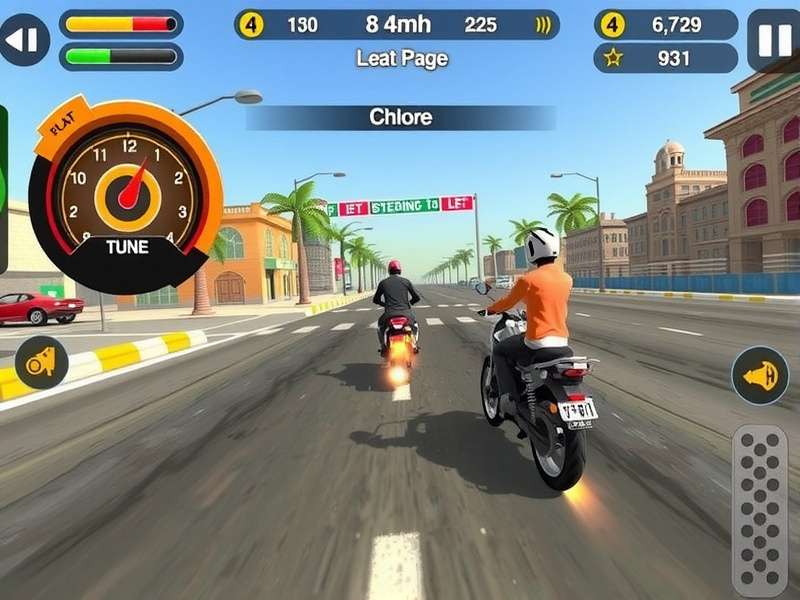Select the Chlore banner
800x600 pixels.
[401, 117]
